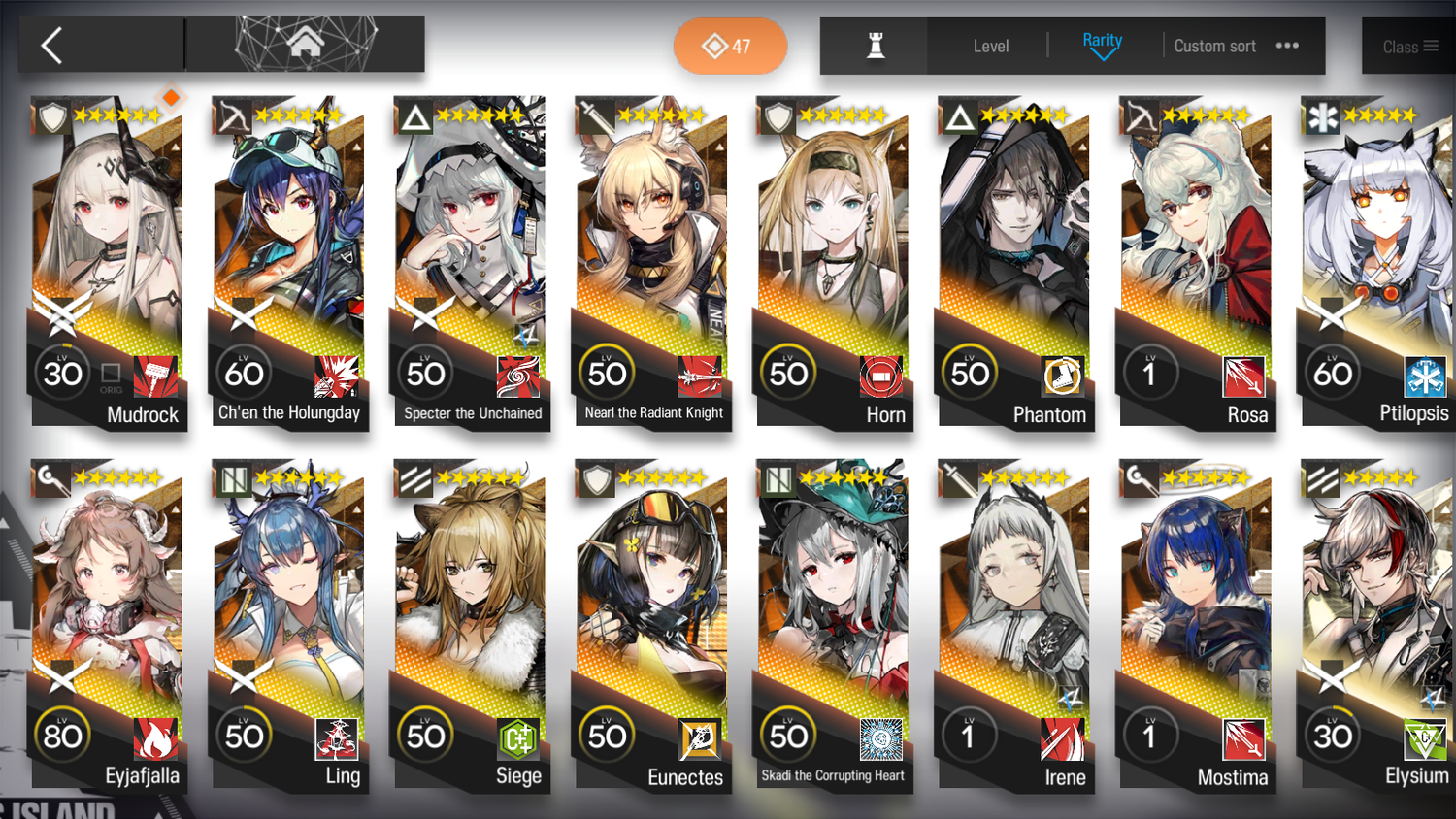Select Nearl the Radiant Knight card
This screenshot has height=819, width=1456.
coord(651,252)
